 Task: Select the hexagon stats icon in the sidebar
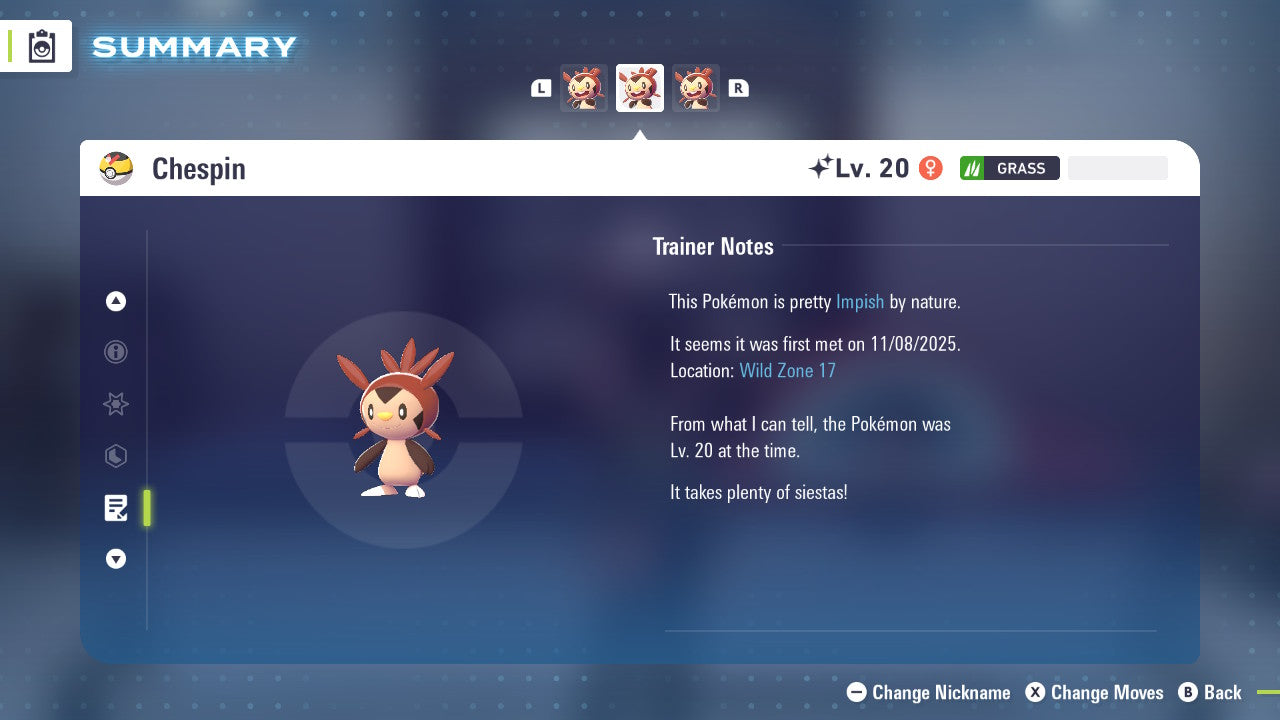pyautogui.click(x=115, y=456)
